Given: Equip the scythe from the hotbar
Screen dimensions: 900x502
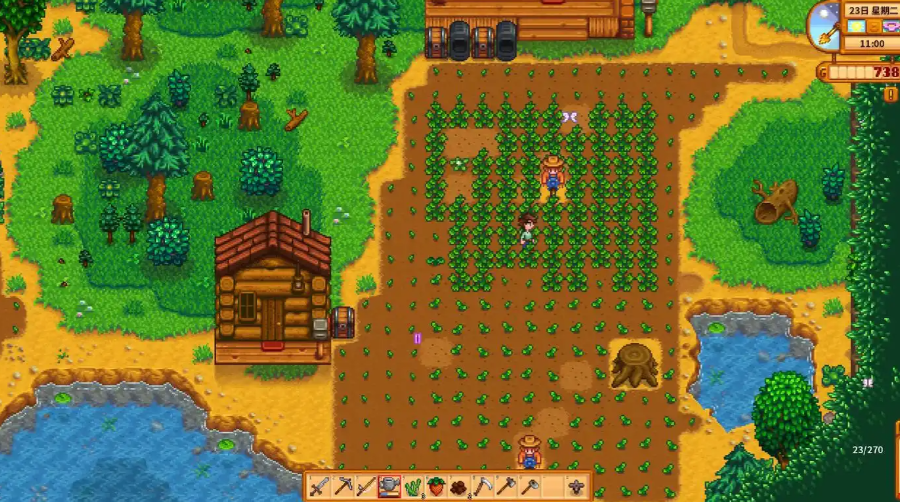Looking at the screenshot, I should [482, 487].
